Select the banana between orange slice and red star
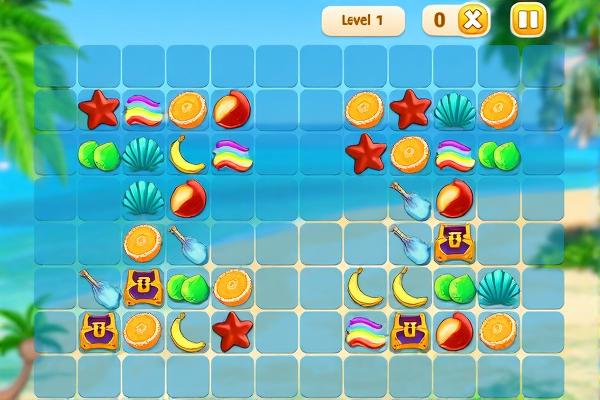Viewport: 600px width, 400px height. (x=187, y=330)
